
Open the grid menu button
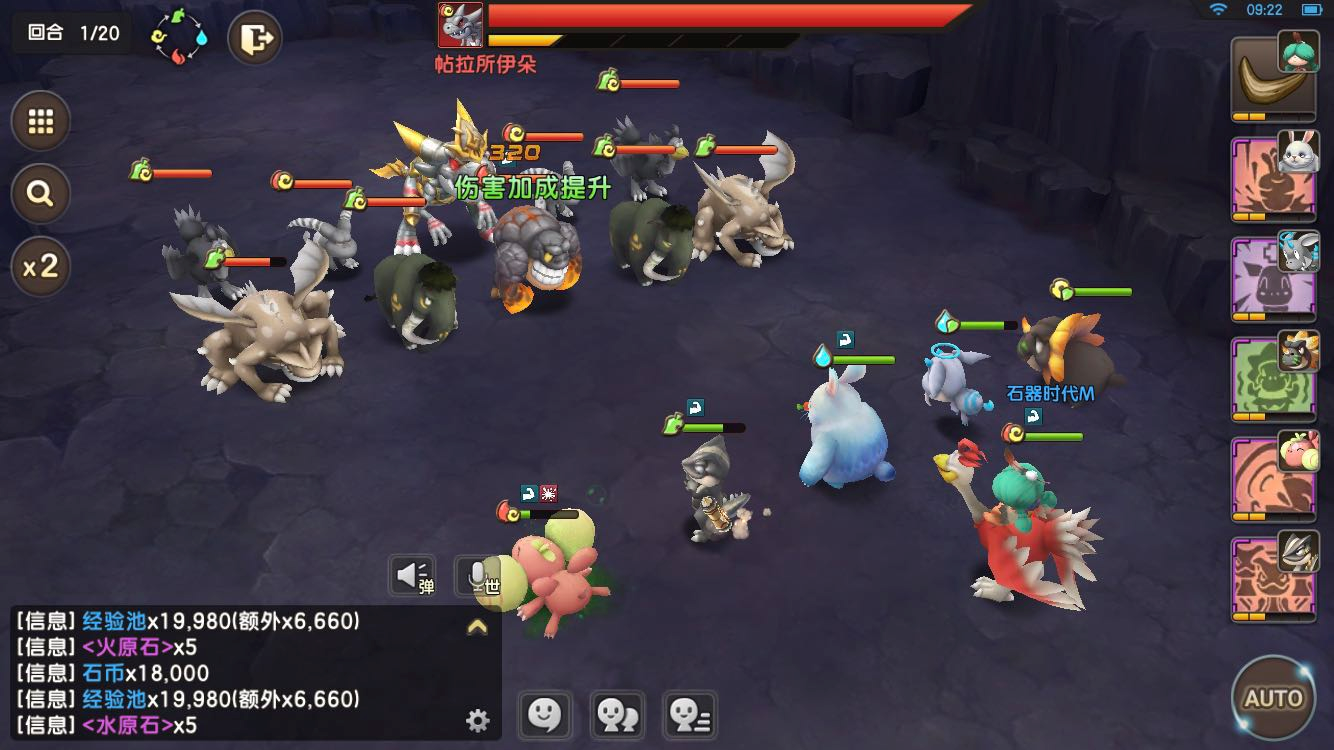[41, 122]
